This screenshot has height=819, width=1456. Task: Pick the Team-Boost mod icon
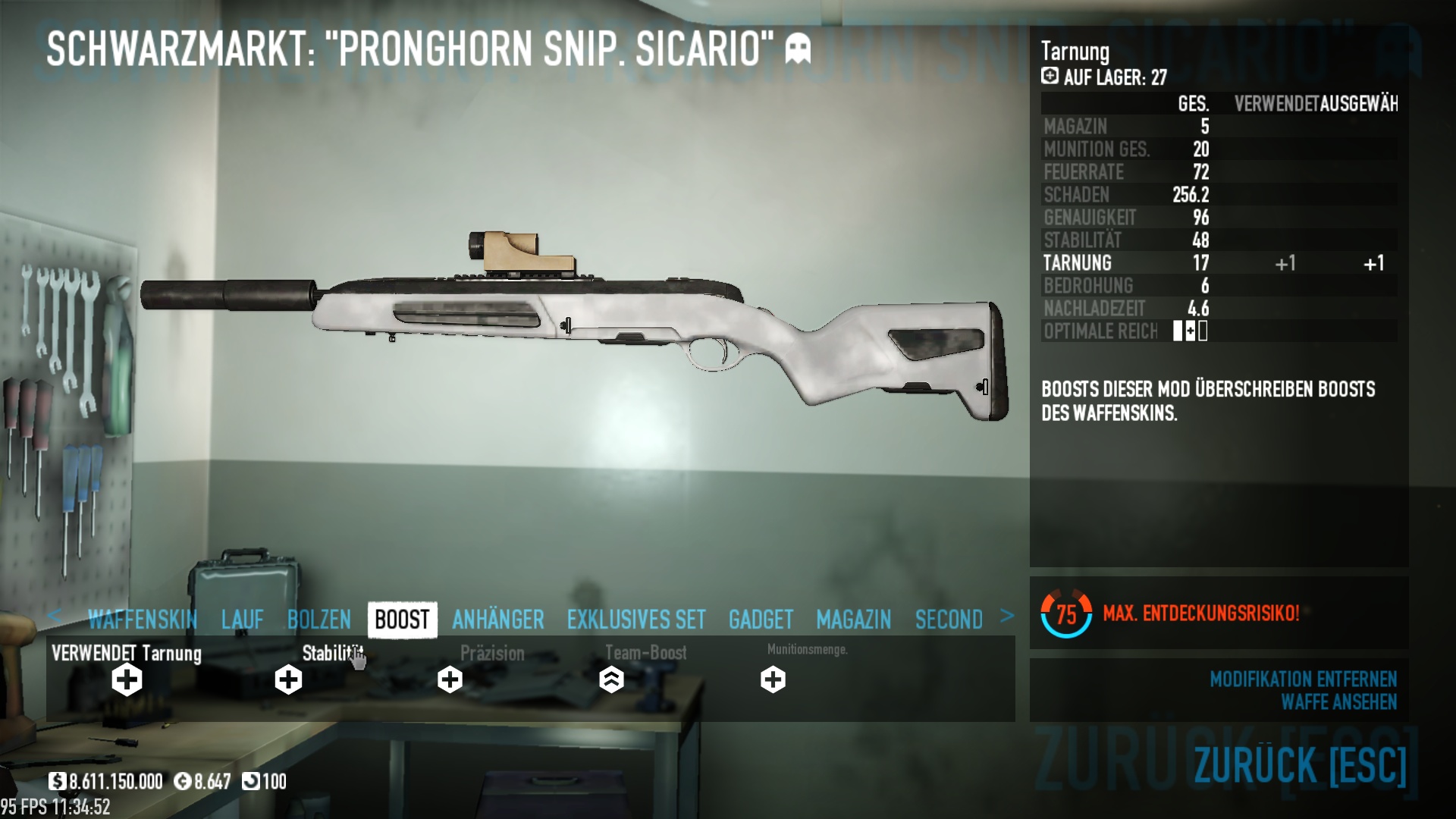611,679
